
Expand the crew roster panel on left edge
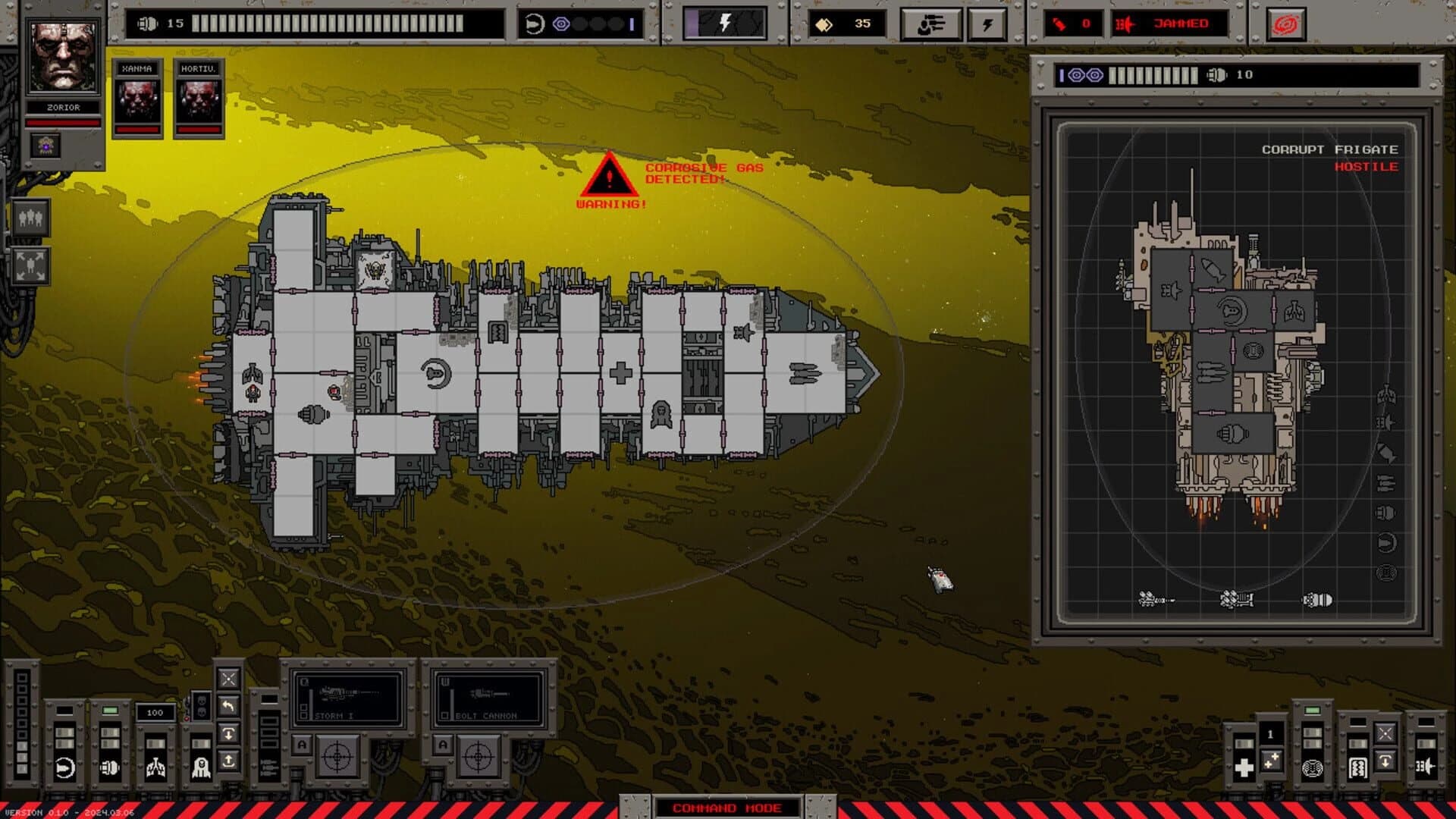pos(30,218)
